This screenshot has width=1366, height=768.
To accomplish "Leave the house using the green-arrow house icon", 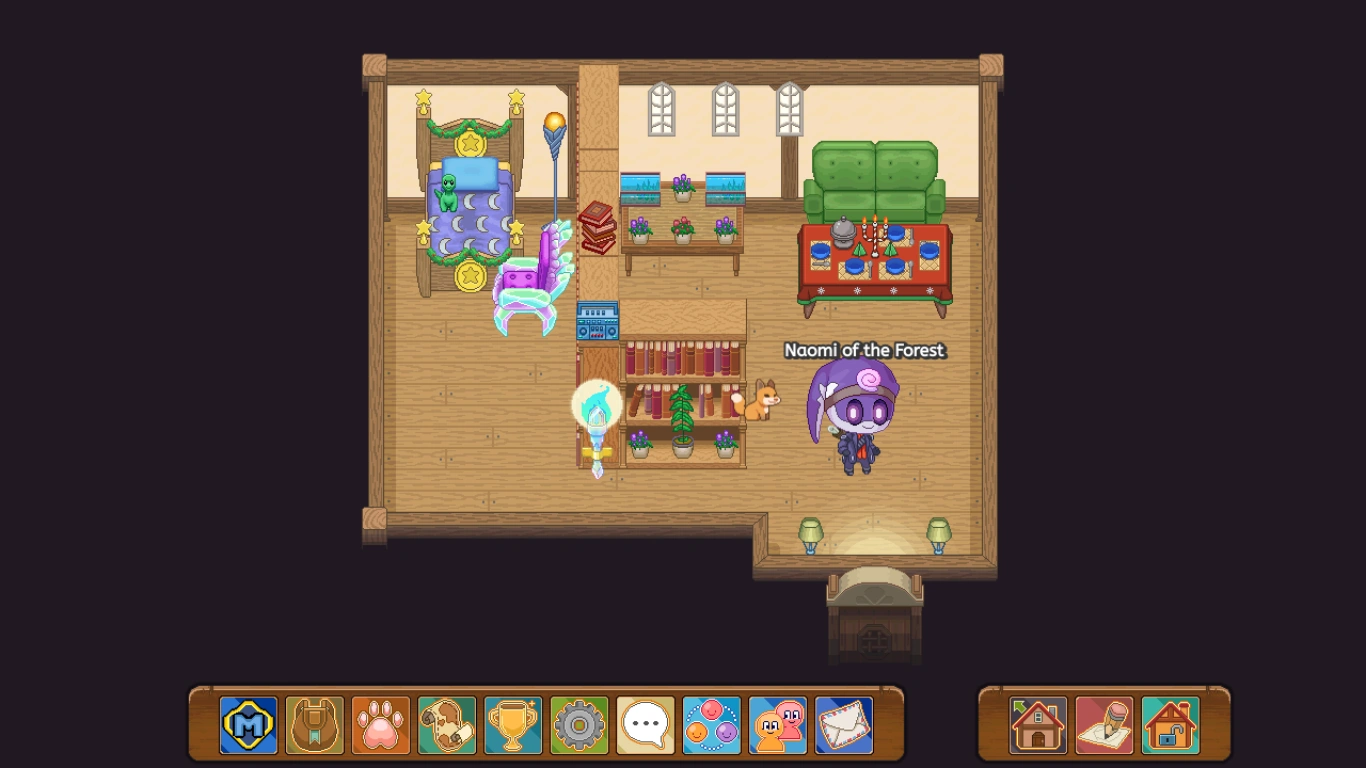I will coord(1038,725).
